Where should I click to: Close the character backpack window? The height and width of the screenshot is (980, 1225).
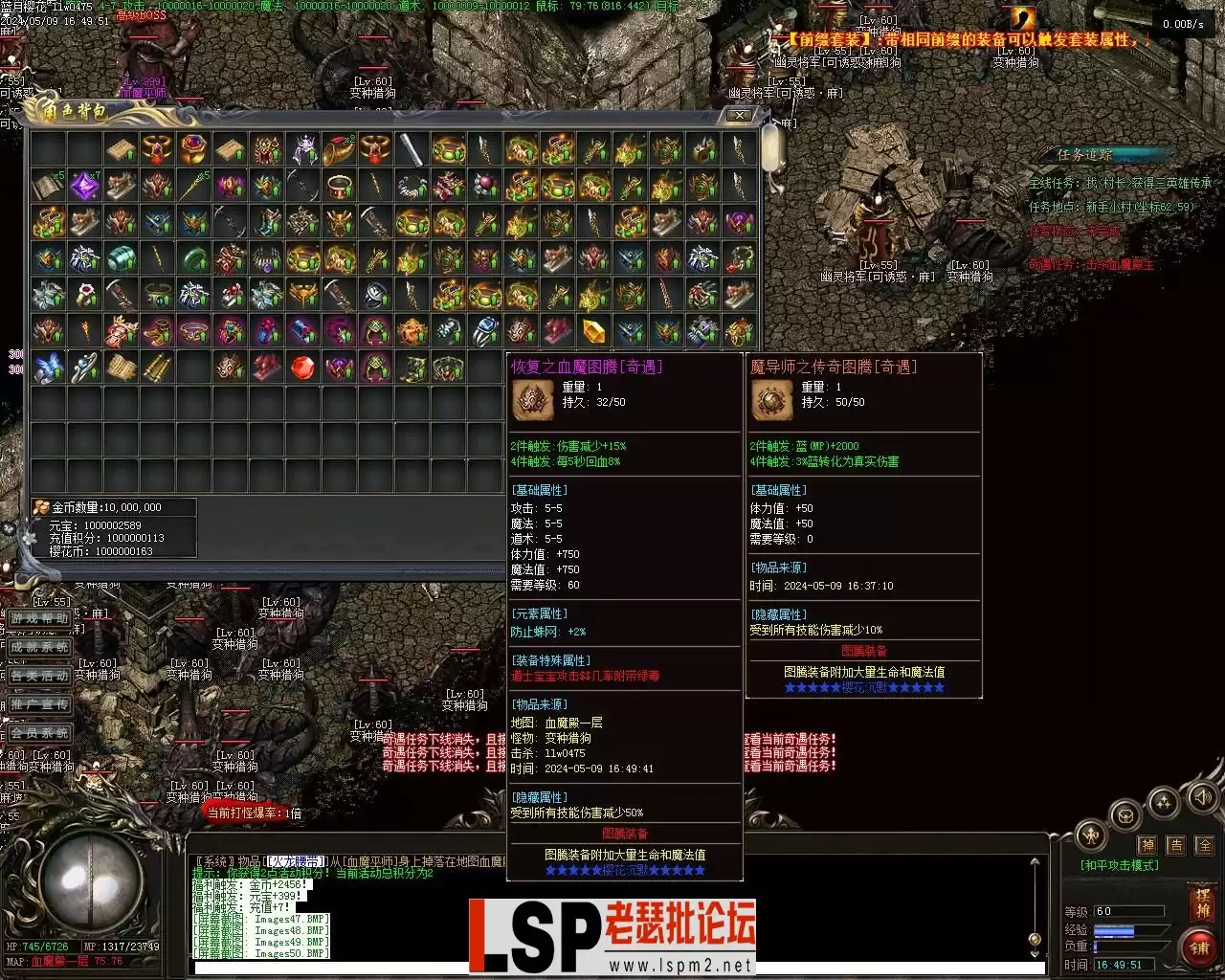pyautogui.click(x=740, y=115)
